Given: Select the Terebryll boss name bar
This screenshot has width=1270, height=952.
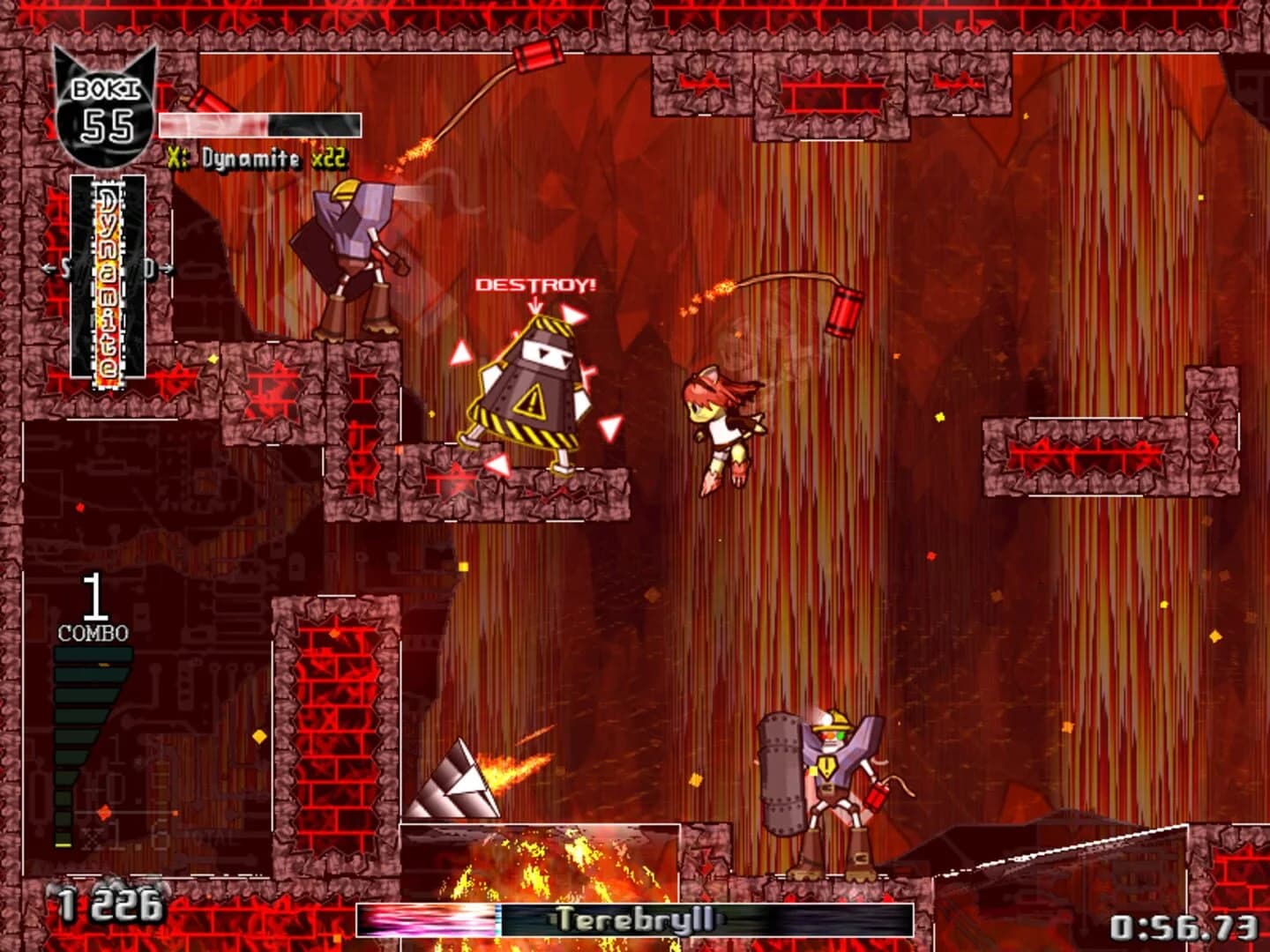Looking at the screenshot, I should click(x=632, y=919).
